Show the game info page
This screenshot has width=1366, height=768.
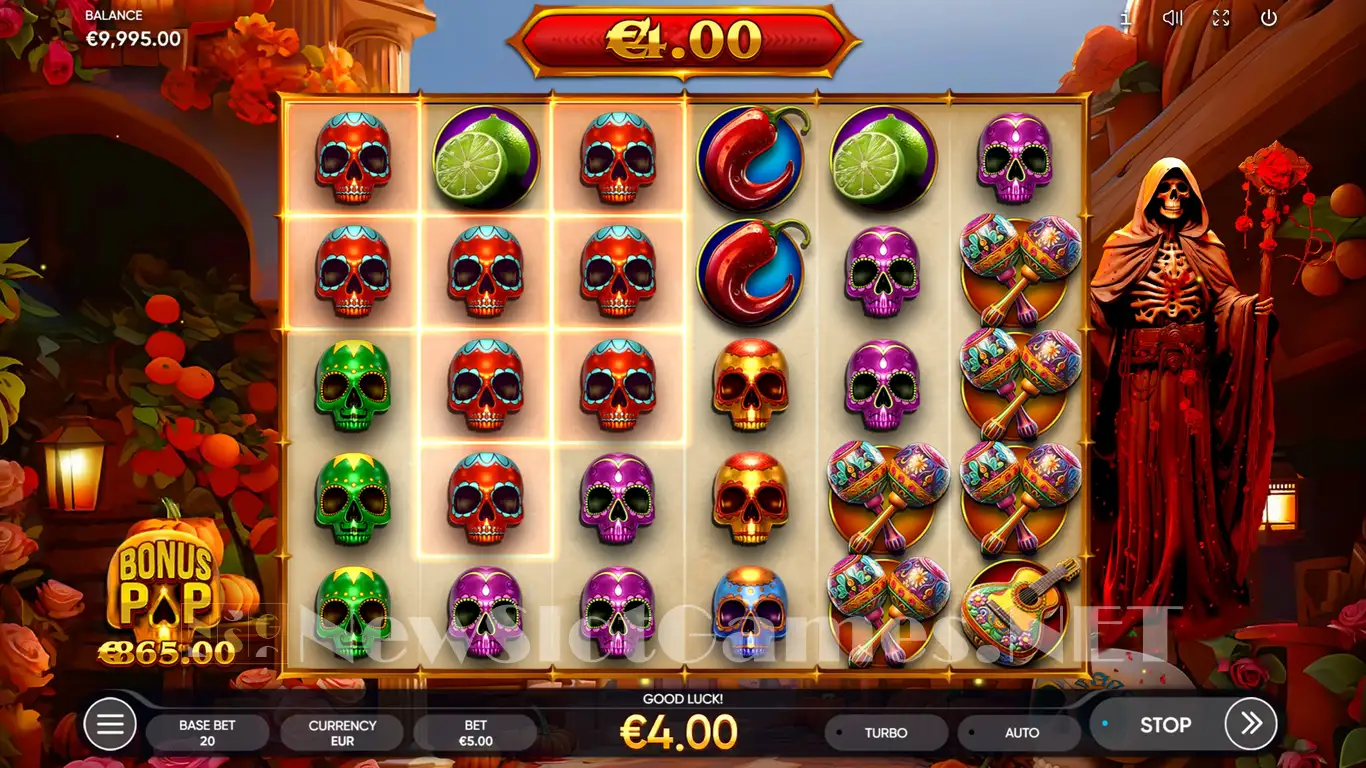coord(1127,17)
